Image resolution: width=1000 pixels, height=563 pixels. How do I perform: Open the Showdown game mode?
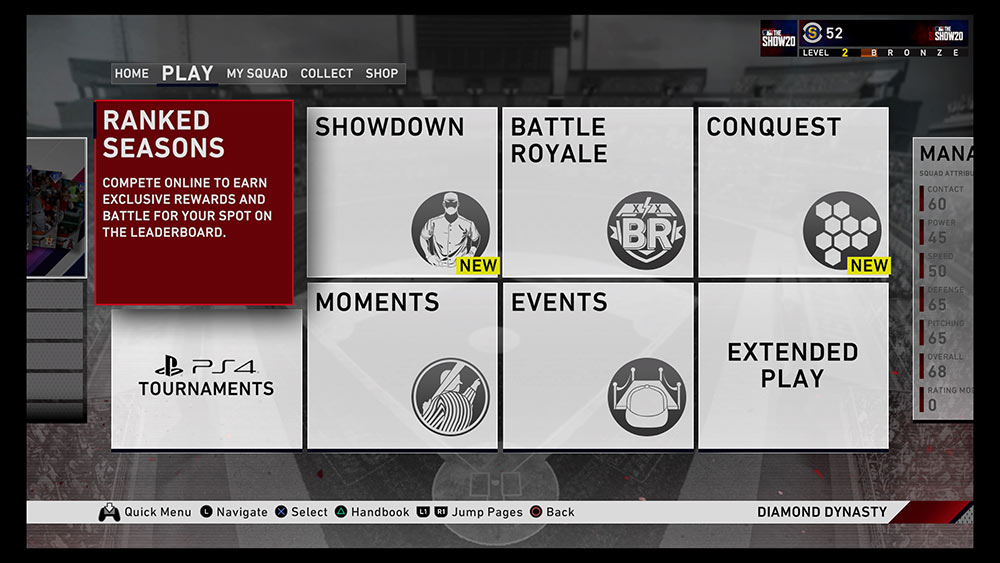402,192
